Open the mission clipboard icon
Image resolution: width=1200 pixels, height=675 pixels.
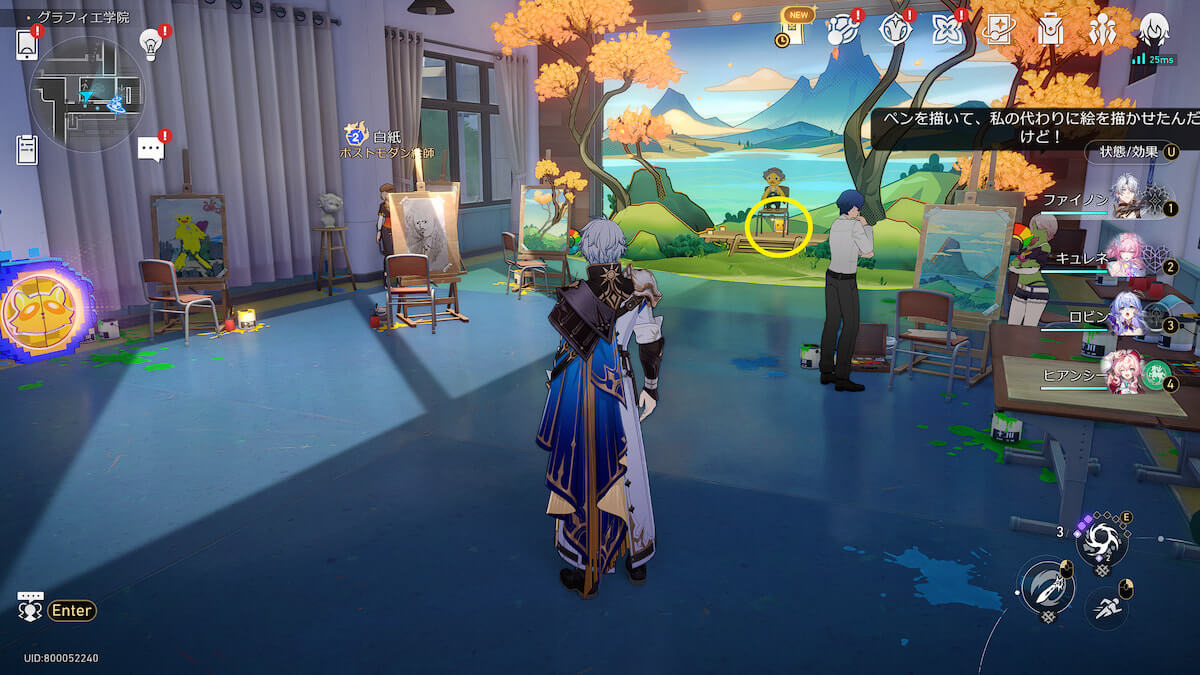click(x=27, y=149)
